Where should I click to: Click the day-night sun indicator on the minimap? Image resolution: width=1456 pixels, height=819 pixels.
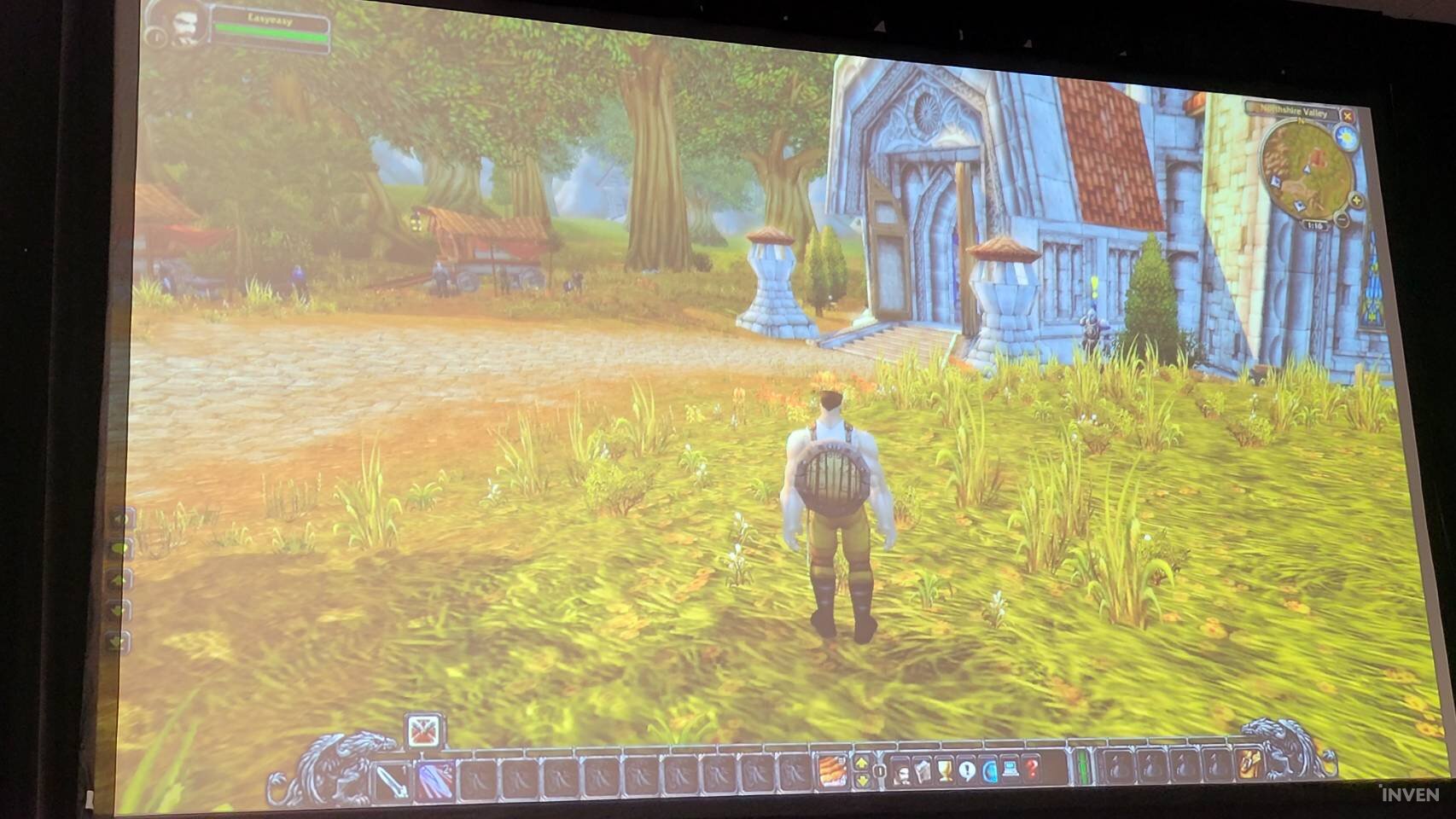point(1348,135)
